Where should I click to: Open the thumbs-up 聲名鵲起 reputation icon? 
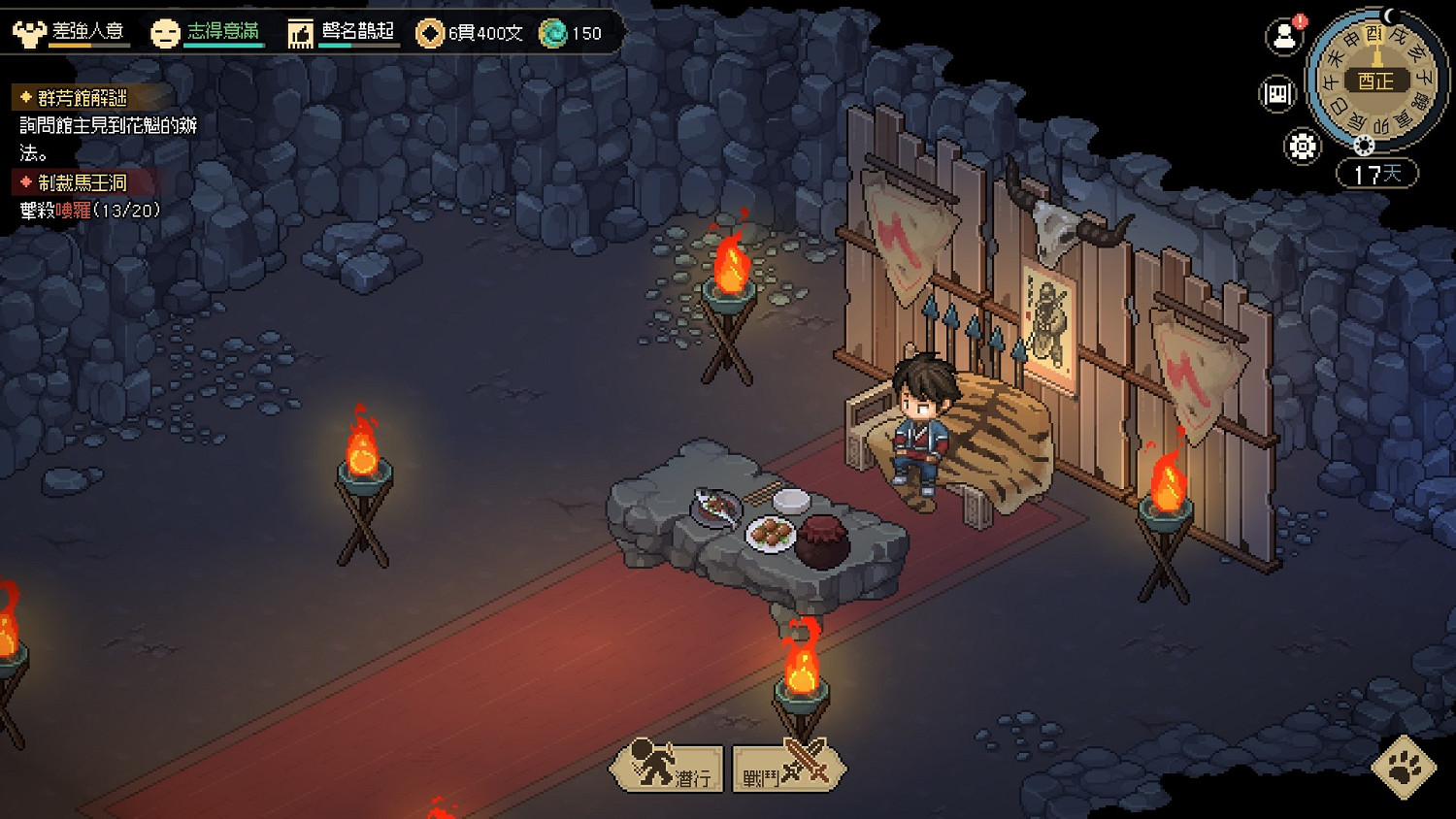click(301, 34)
